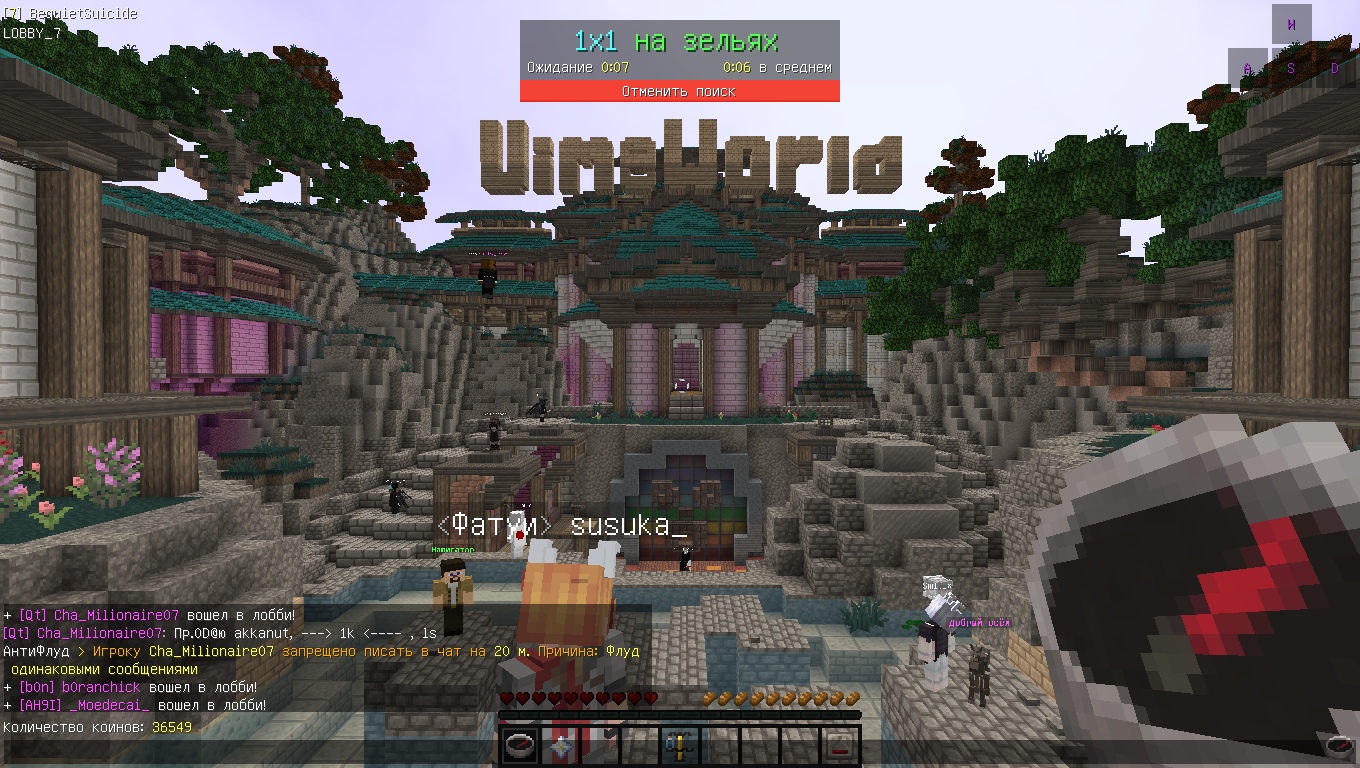Viewport: 1360px width, 768px height.
Task: Select the hotbar slot with the yellow tool
Action: tap(680, 745)
